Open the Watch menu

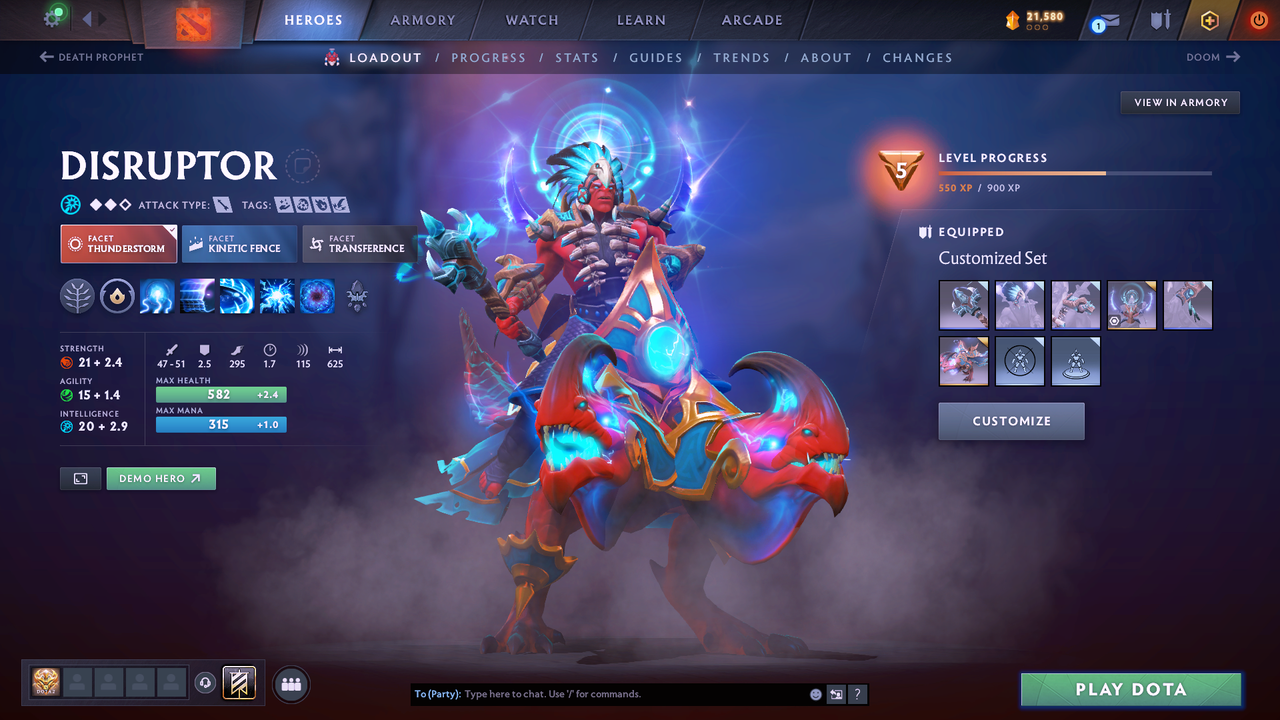pos(531,20)
